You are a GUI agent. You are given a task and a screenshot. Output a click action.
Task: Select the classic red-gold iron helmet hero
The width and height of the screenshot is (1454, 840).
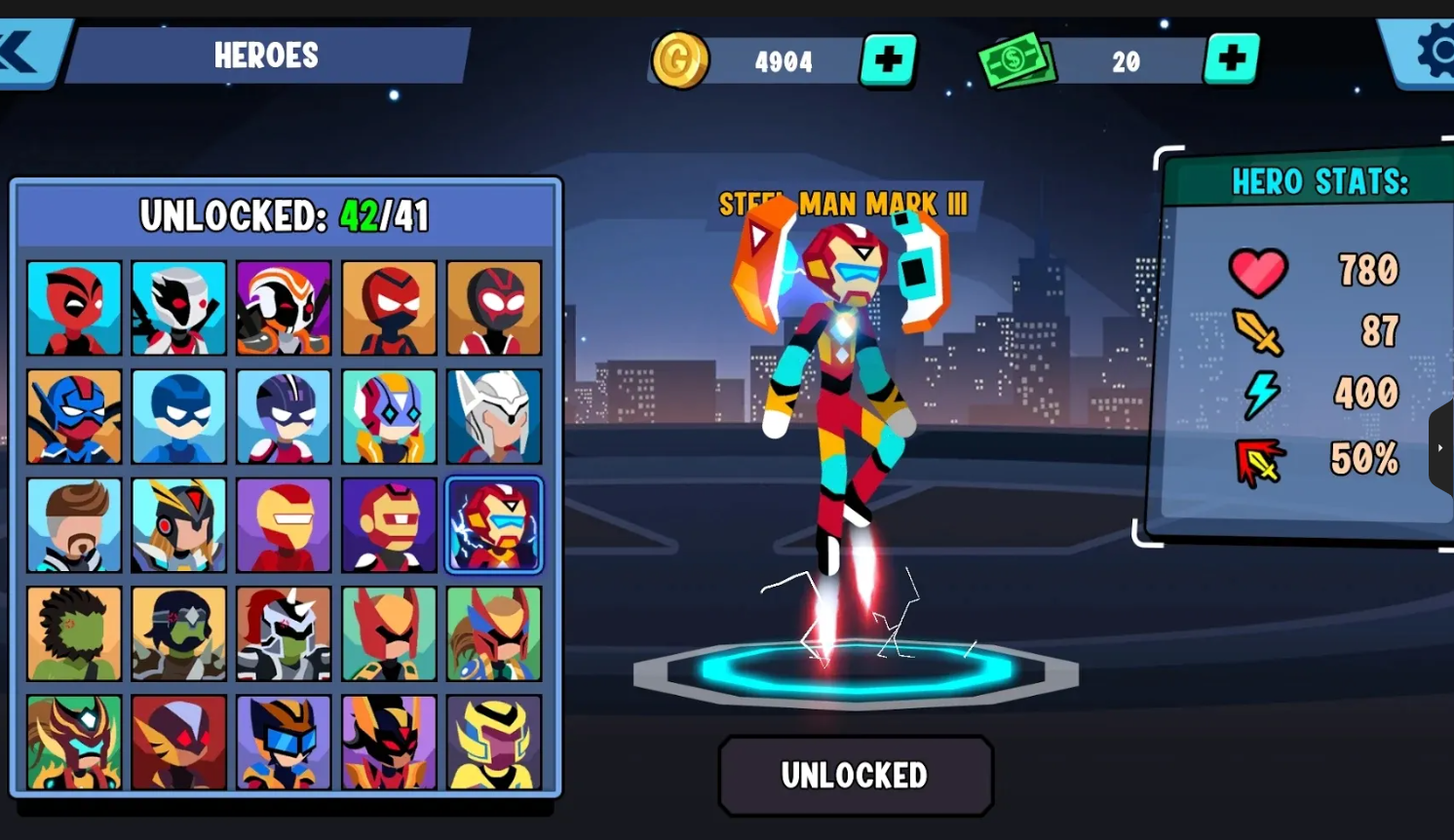pos(284,525)
